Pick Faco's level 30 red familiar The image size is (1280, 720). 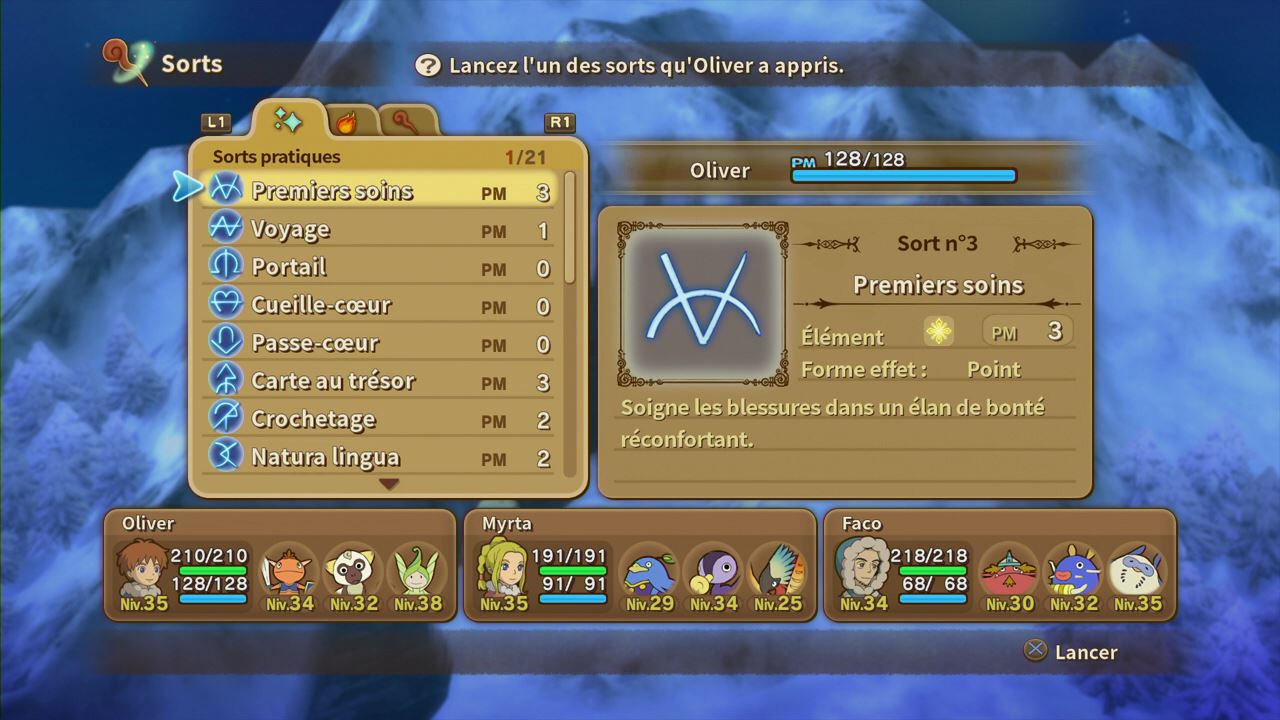tap(1008, 573)
